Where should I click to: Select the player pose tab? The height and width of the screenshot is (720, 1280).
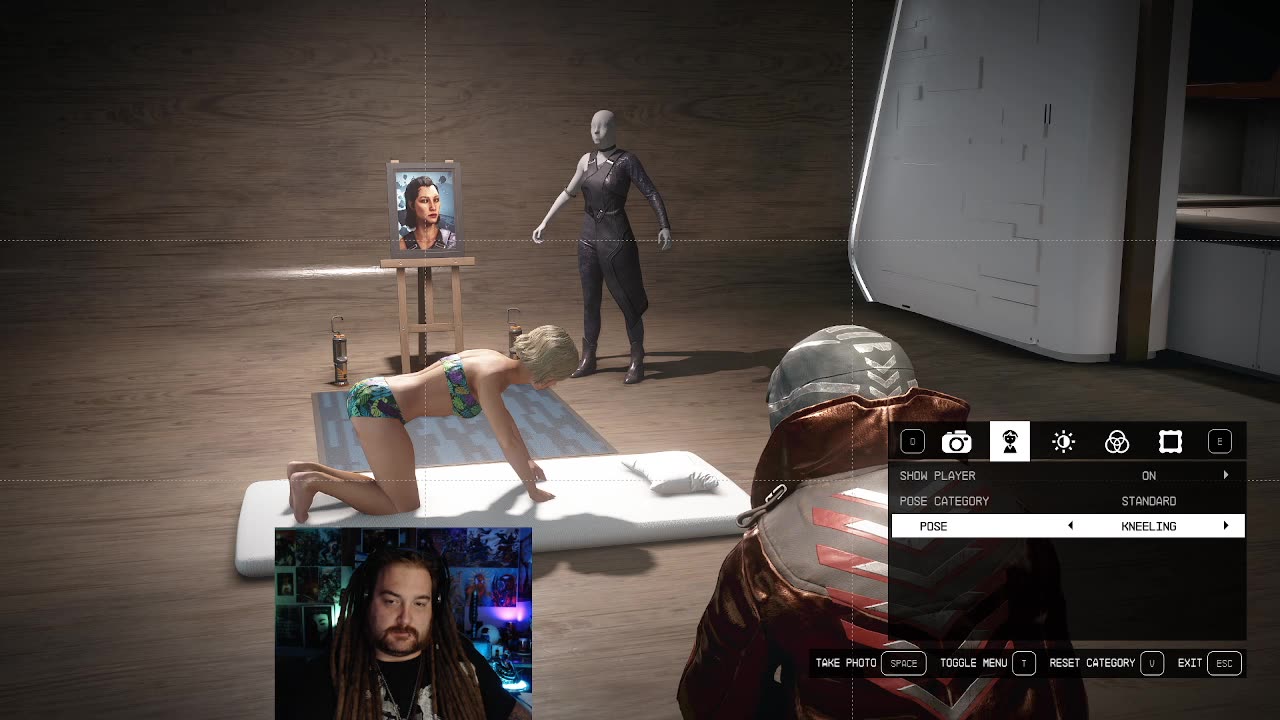tap(1010, 442)
